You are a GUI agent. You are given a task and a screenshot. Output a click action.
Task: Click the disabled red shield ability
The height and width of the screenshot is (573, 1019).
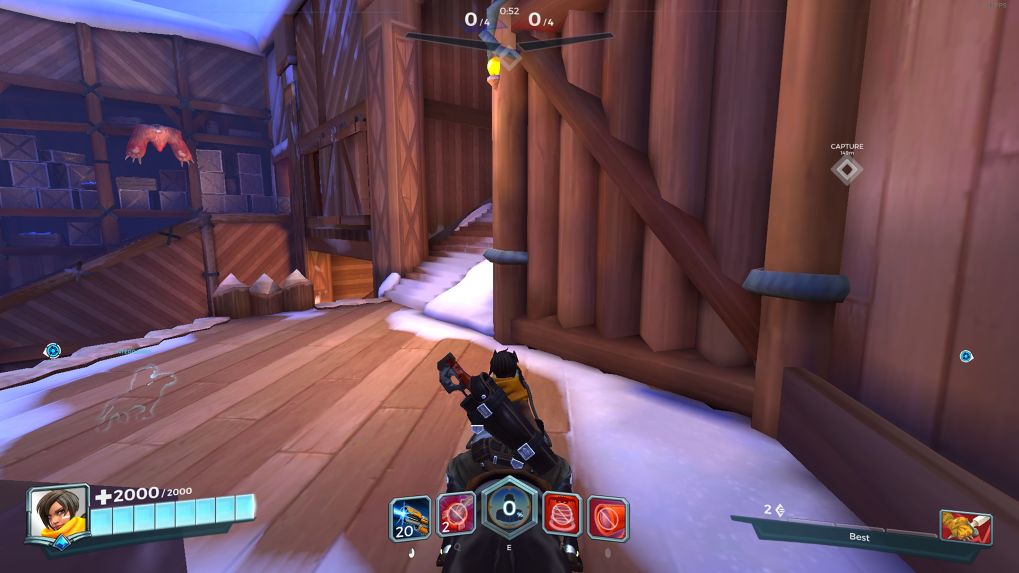tap(607, 516)
